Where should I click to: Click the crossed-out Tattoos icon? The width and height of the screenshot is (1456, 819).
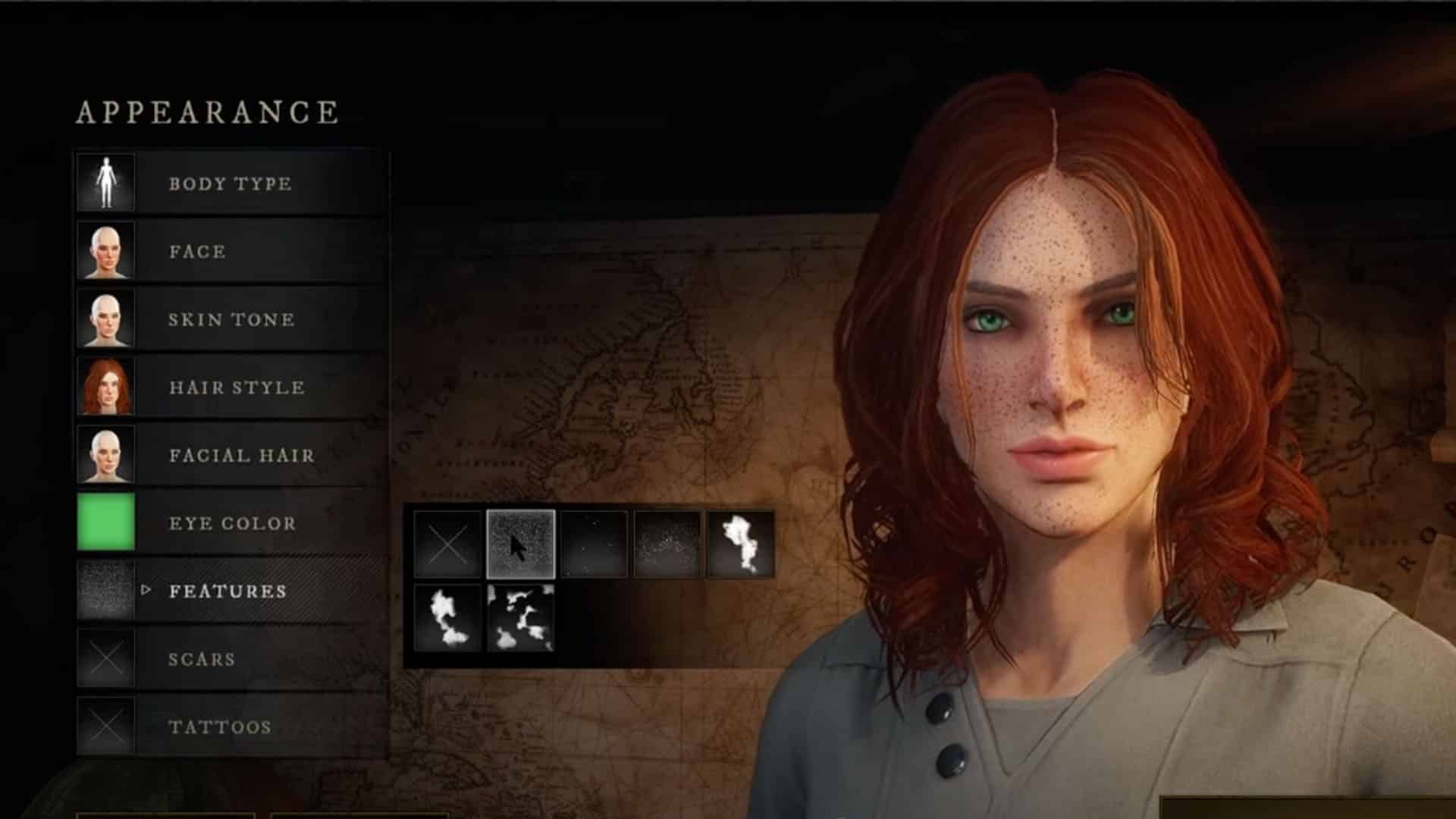106,726
